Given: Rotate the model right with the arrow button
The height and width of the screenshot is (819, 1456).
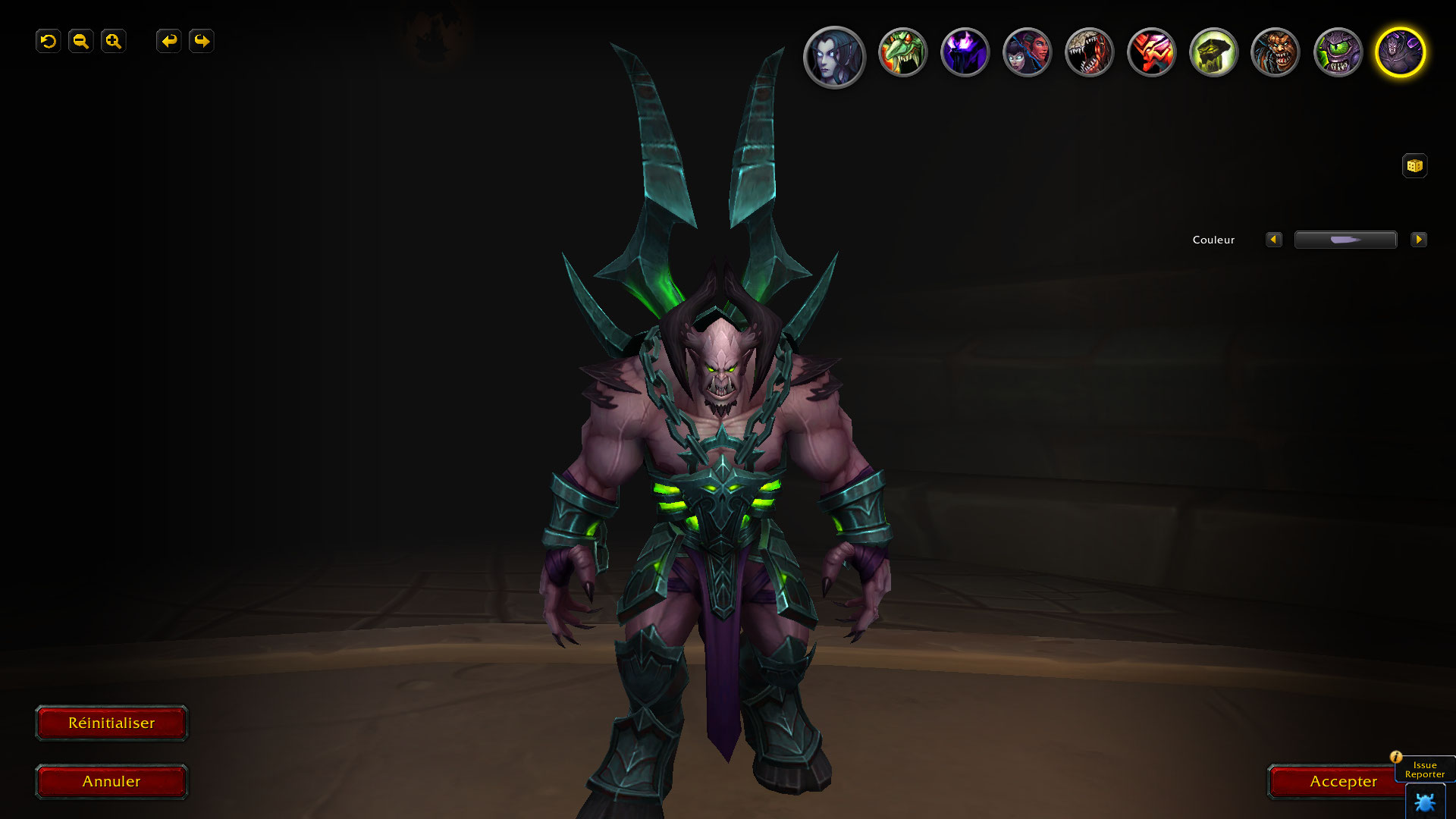Looking at the screenshot, I should click(x=201, y=41).
